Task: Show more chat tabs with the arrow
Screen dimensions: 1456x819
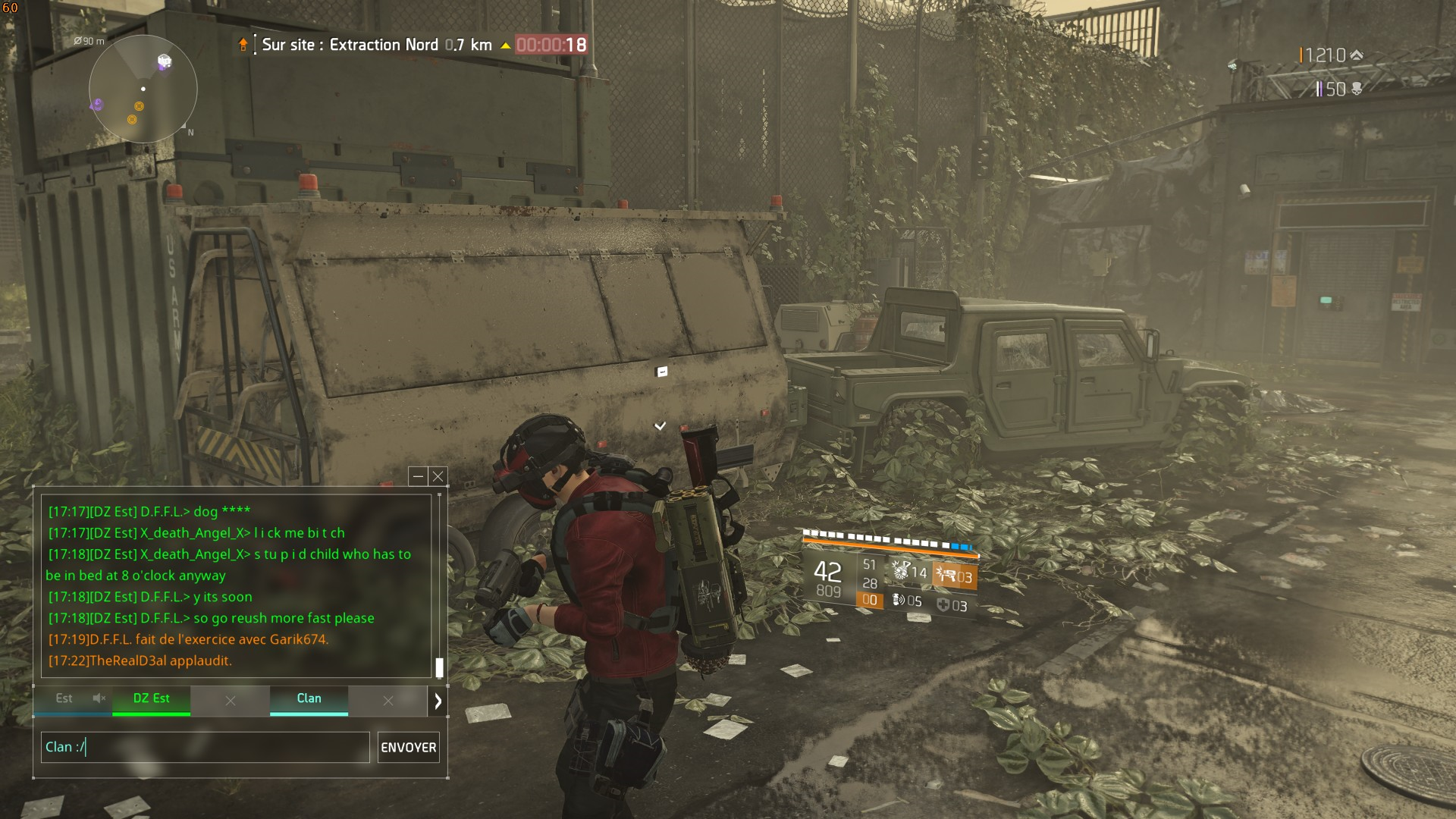Action: pos(438,701)
